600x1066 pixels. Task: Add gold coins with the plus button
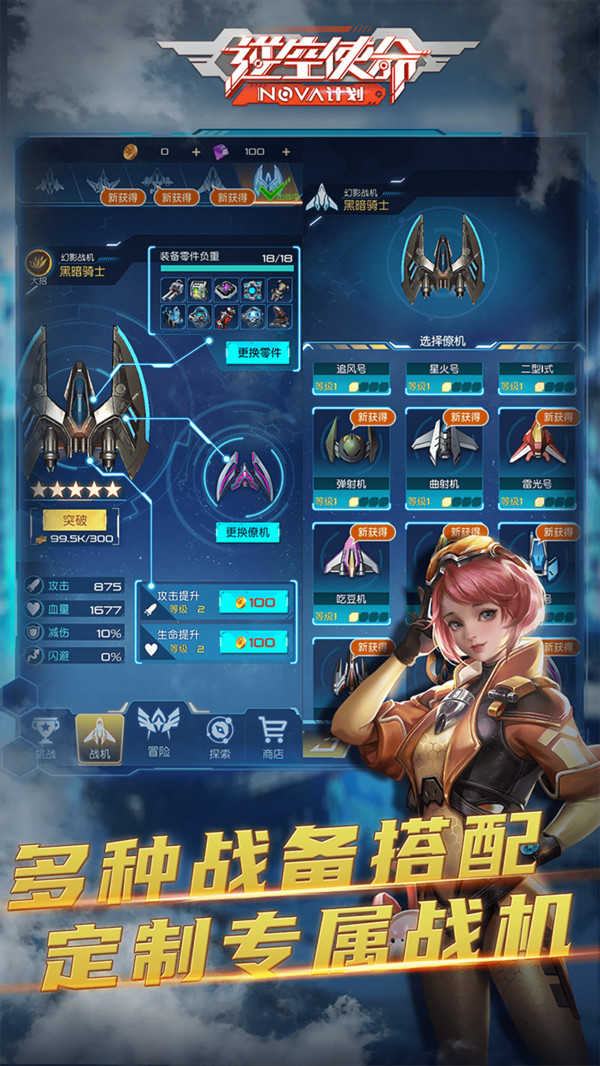(195, 151)
